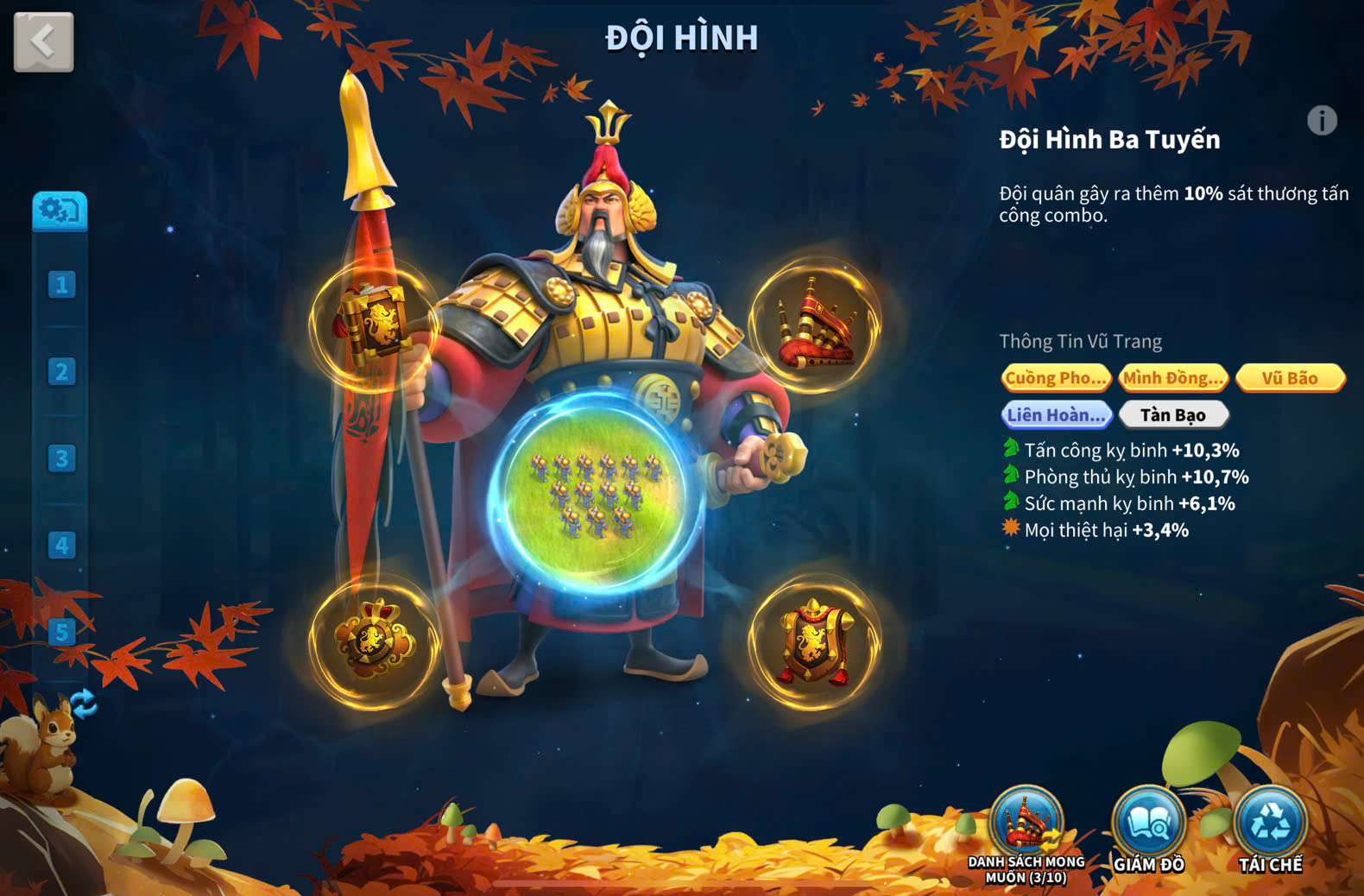Select the Liên Hoàn... inscription tag
Viewport: 1364px width, 896px height.
tap(1056, 415)
